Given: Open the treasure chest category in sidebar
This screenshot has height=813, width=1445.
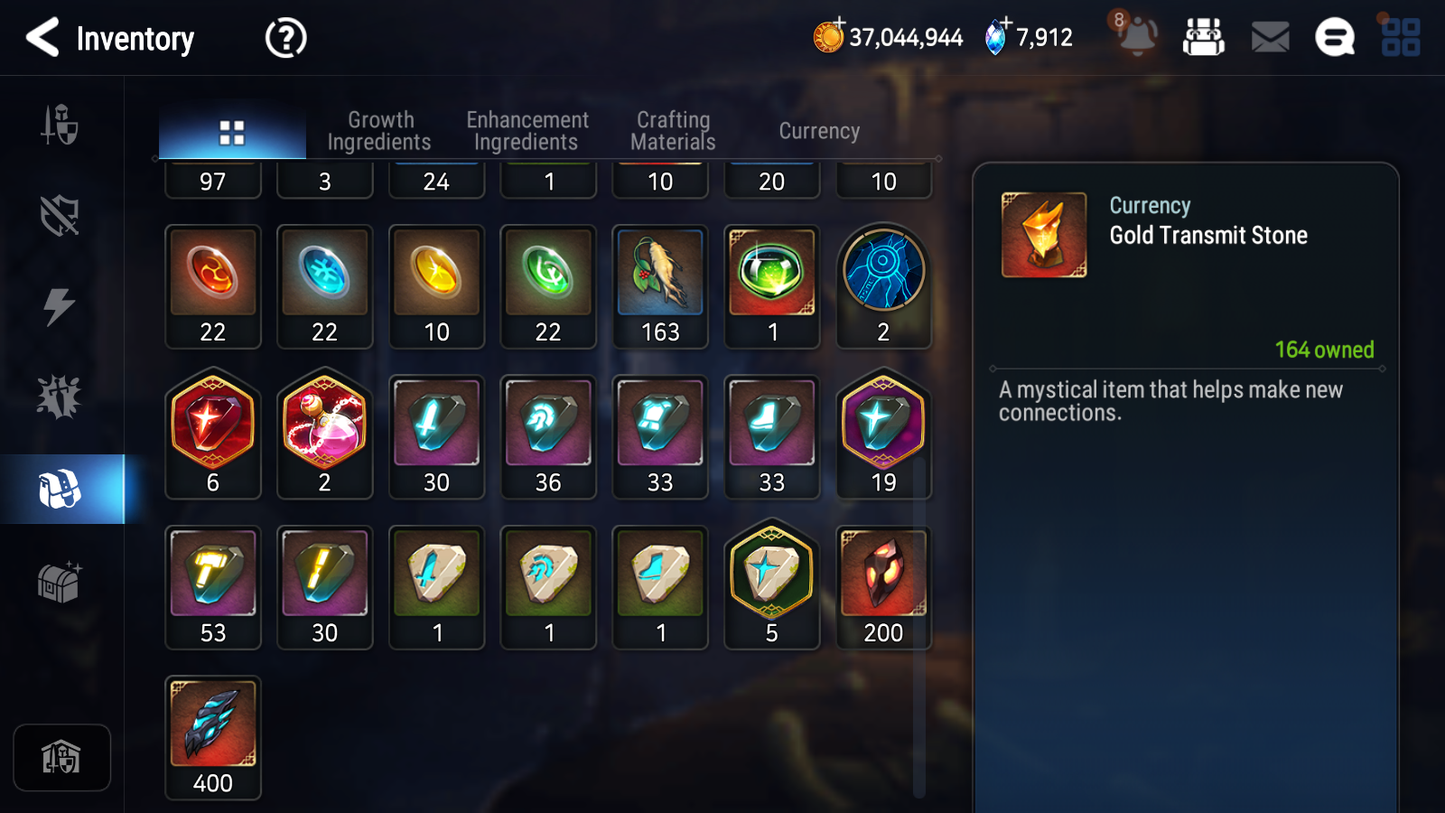Looking at the screenshot, I should tap(60, 582).
